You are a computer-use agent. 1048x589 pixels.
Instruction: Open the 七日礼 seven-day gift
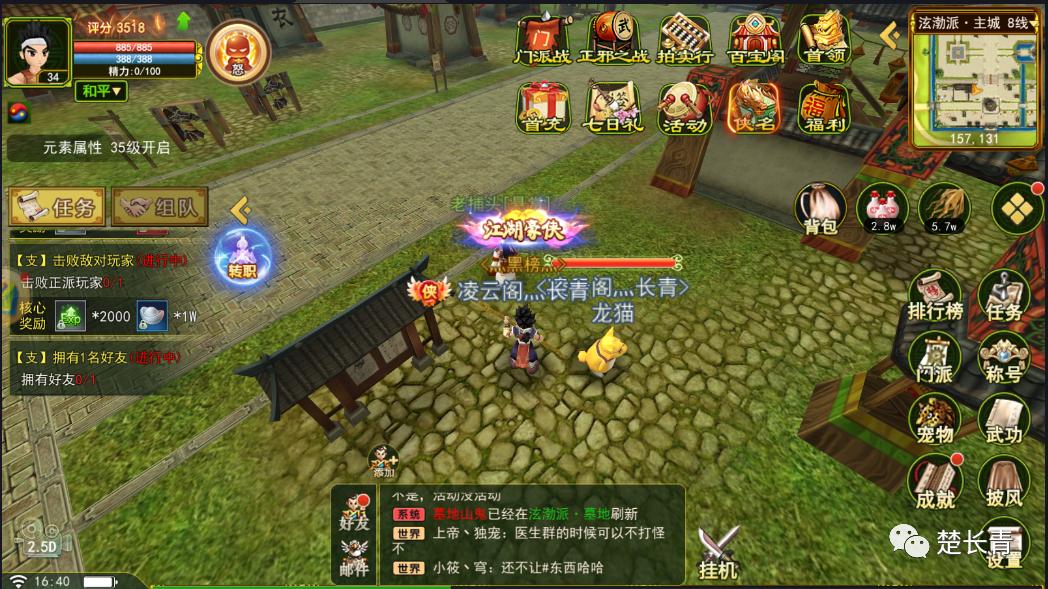pos(614,107)
